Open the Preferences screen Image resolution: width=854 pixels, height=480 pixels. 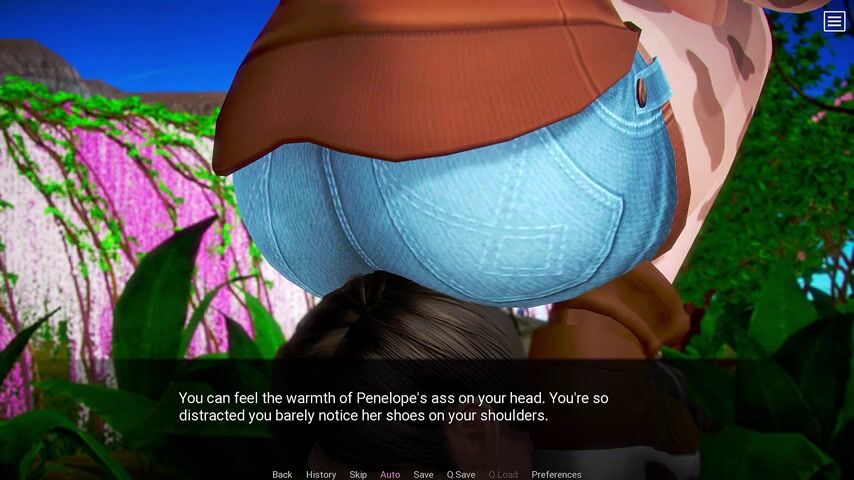(556, 475)
